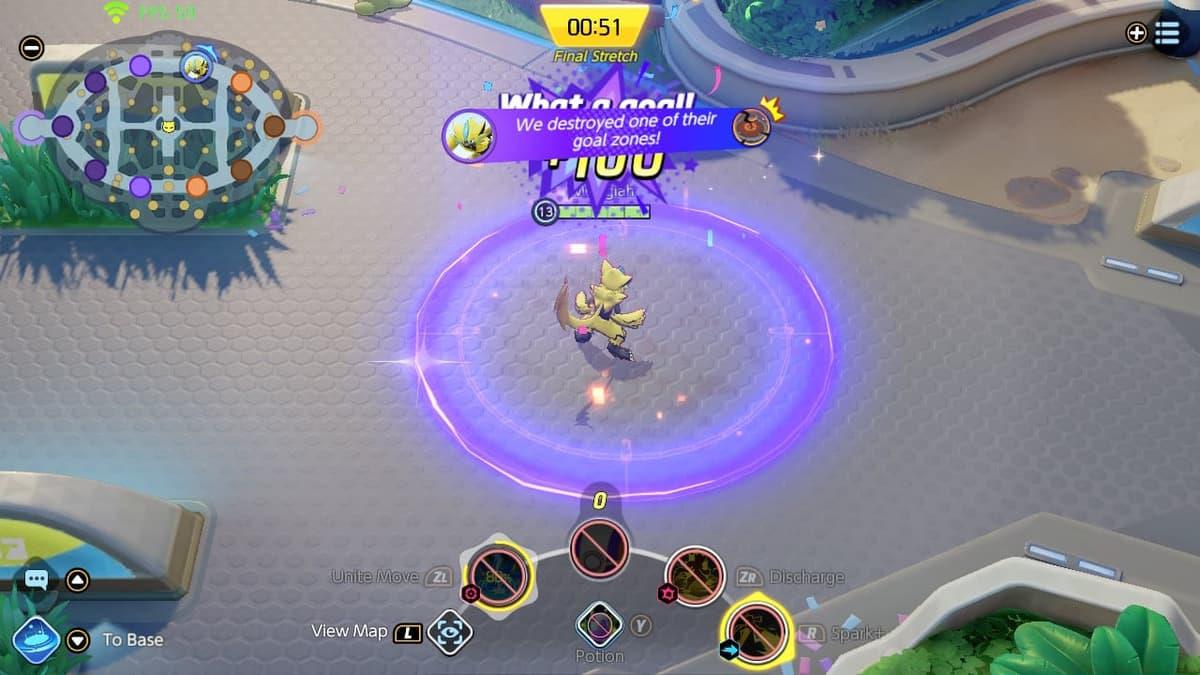Activate the To Base return icon

pyautogui.click(x=36, y=640)
